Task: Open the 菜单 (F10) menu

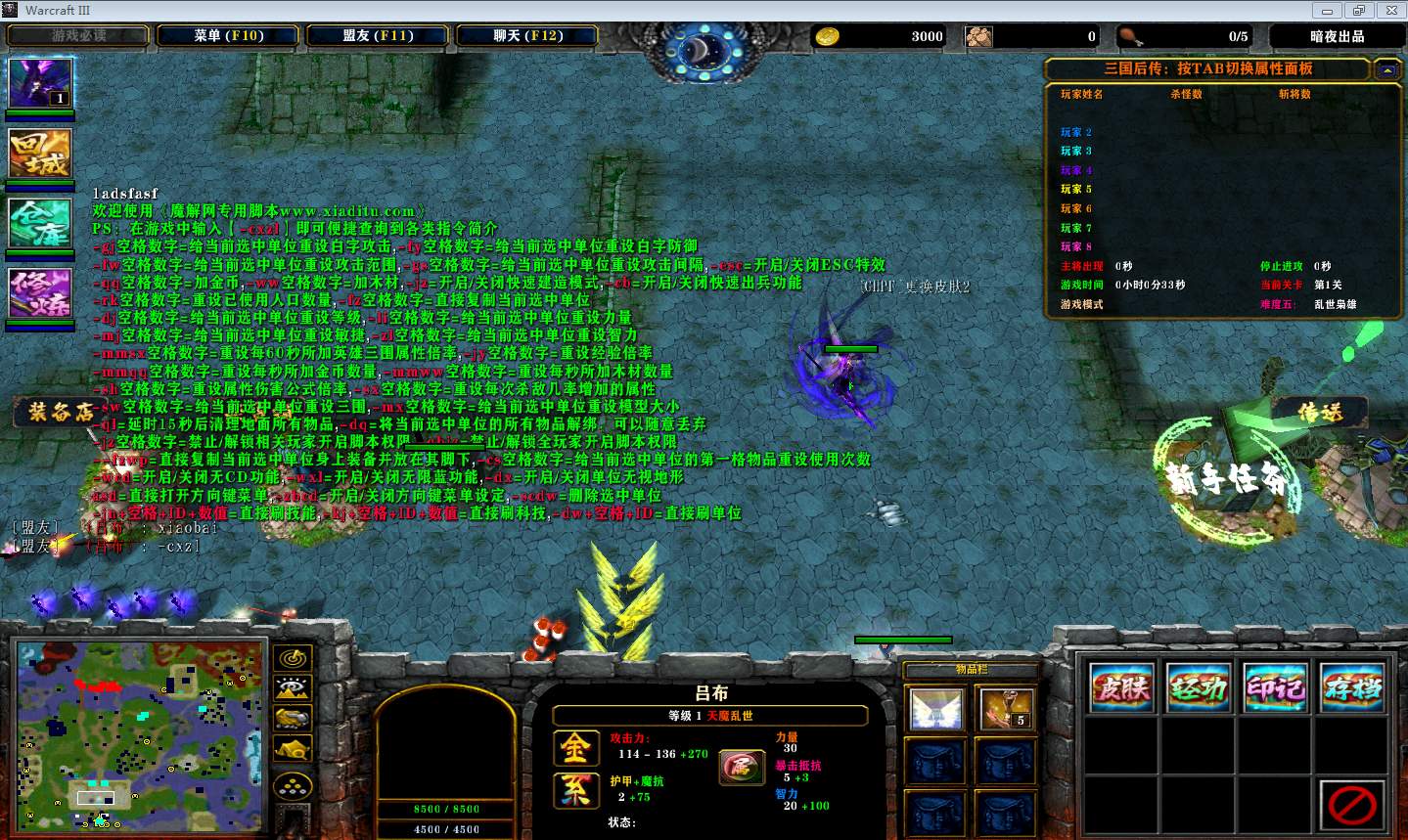Action: 229,36
